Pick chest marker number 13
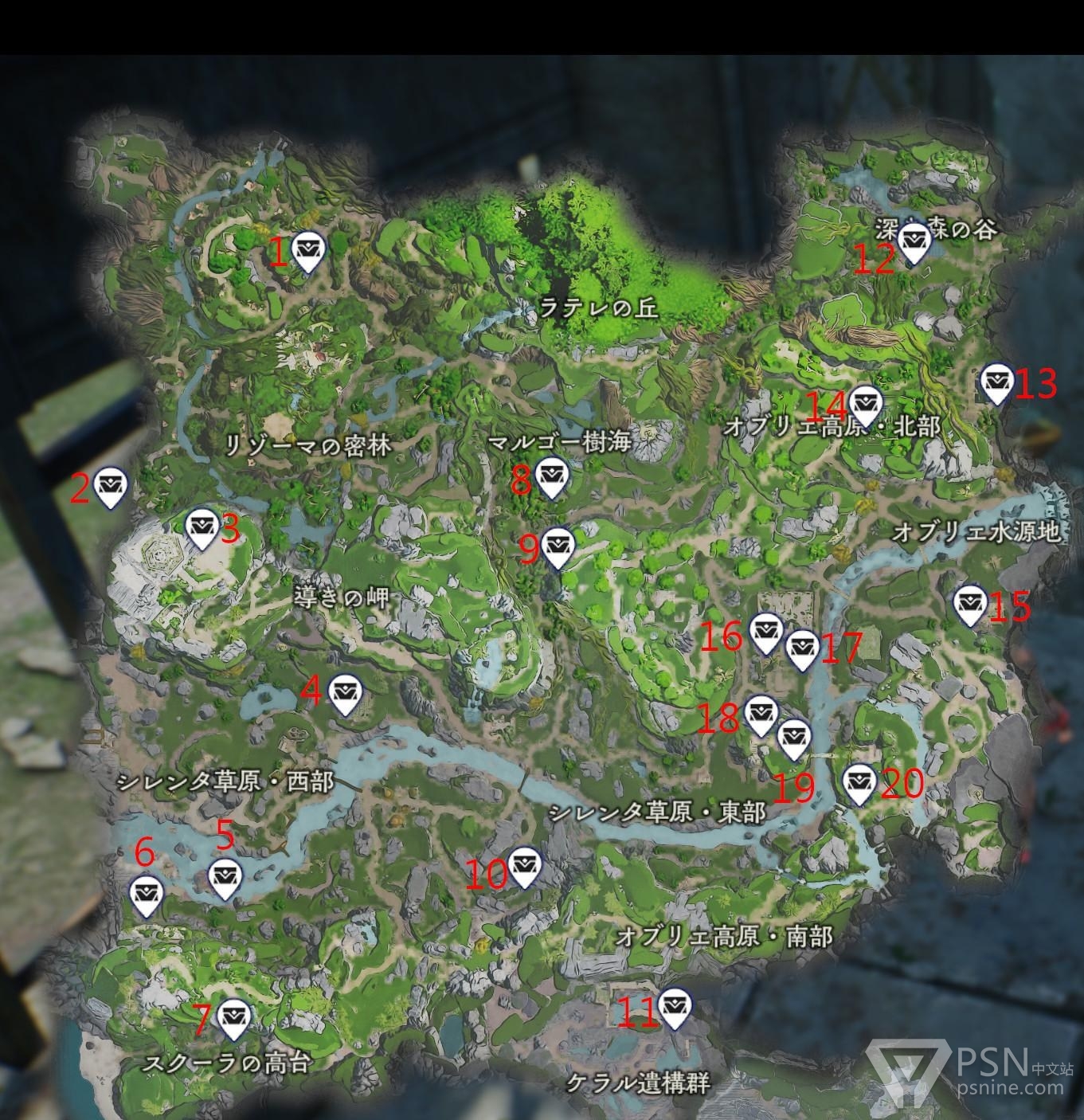Image resolution: width=1084 pixels, height=1120 pixels. point(996,382)
